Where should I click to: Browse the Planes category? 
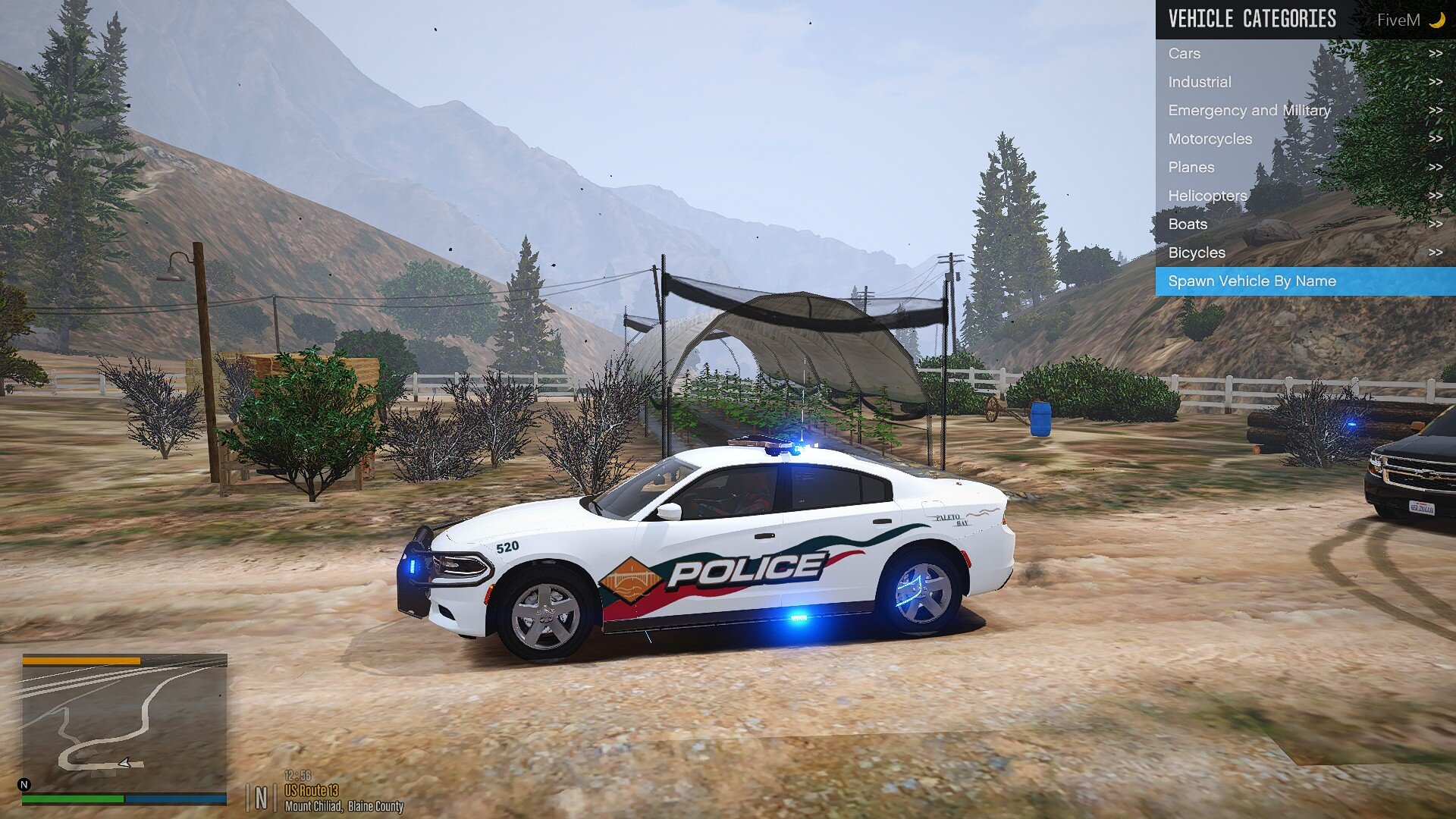coord(1304,168)
